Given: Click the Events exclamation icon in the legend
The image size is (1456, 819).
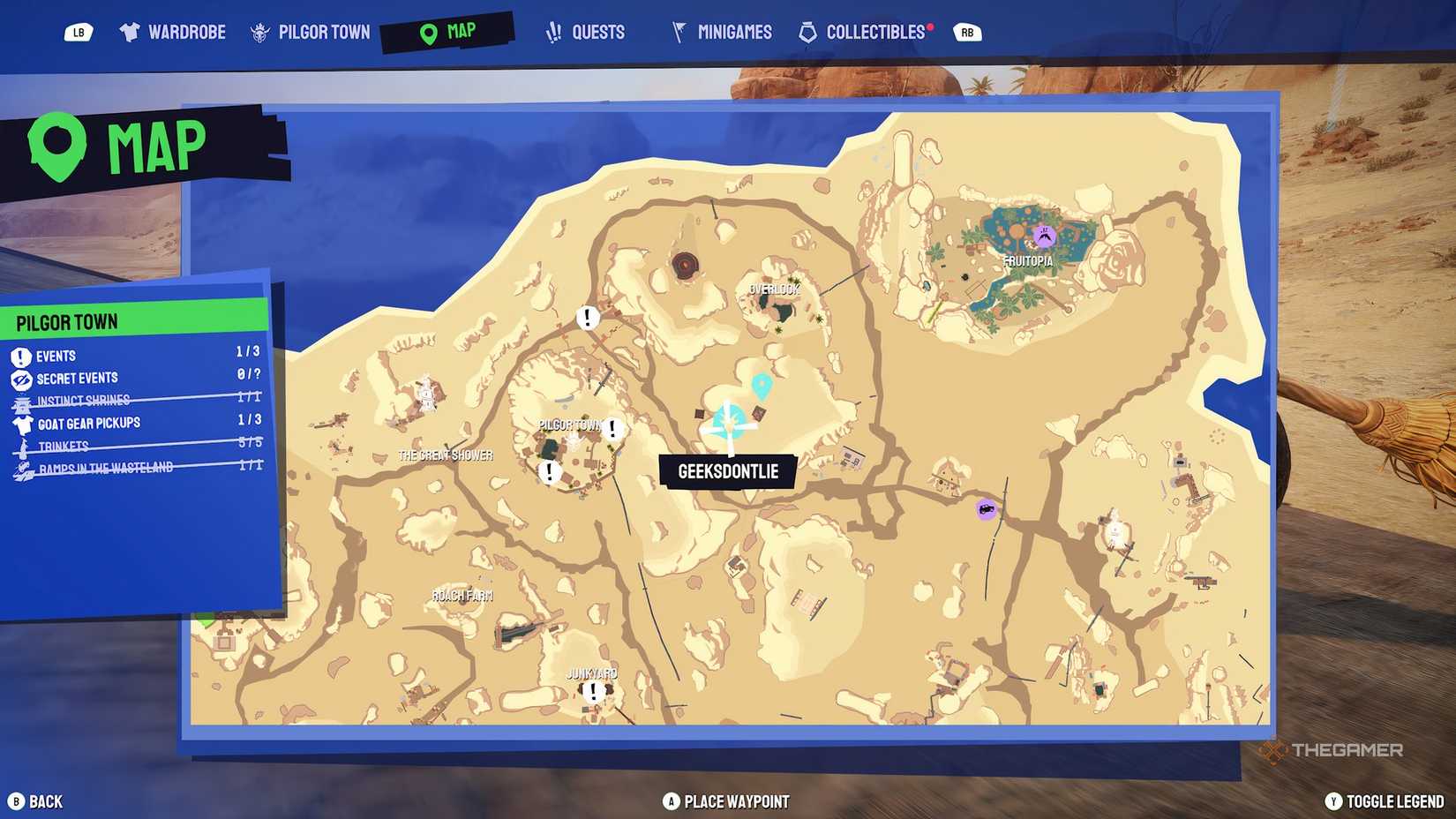Looking at the screenshot, I should point(19,356).
